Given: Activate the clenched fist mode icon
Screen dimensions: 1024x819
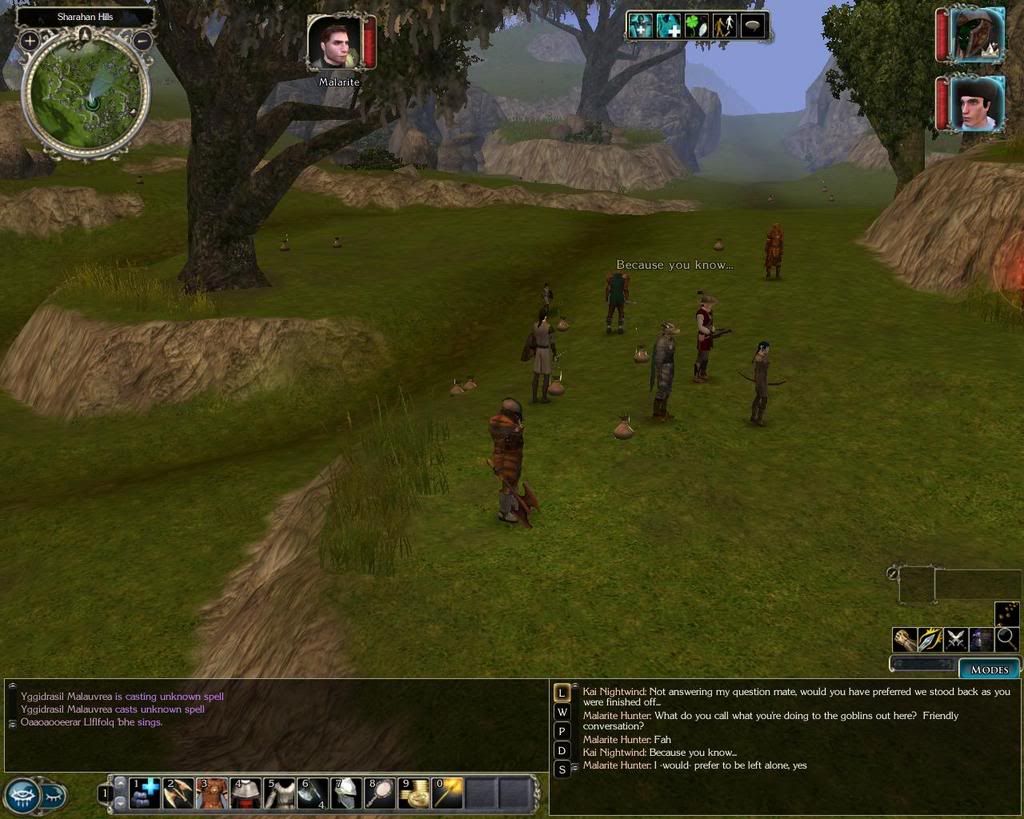Looking at the screenshot, I should [905, 639].
